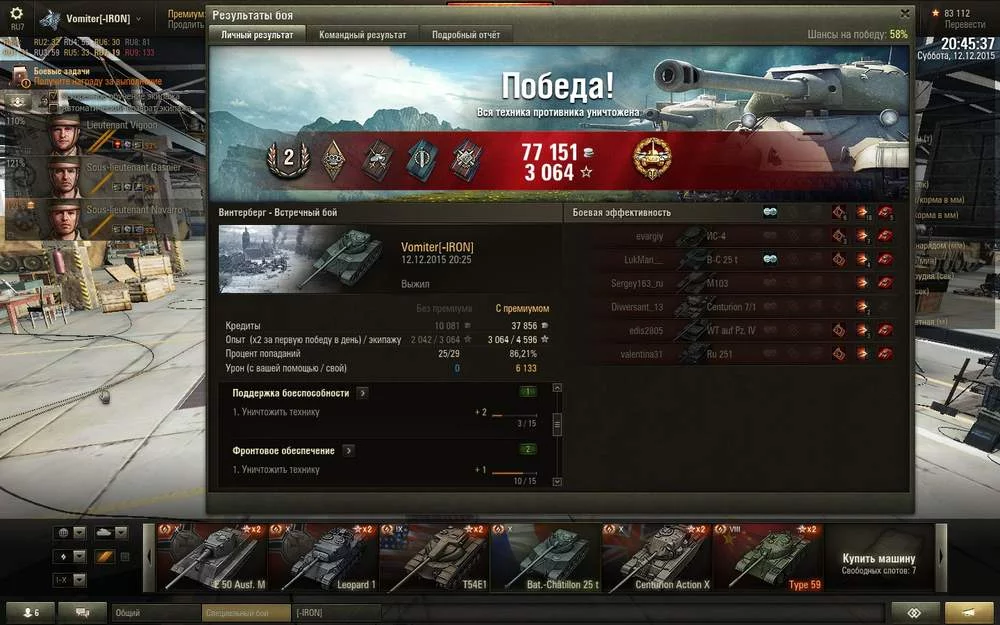Select the Личный результат tab
1000x625 pixels.
[x=257, y=35]
